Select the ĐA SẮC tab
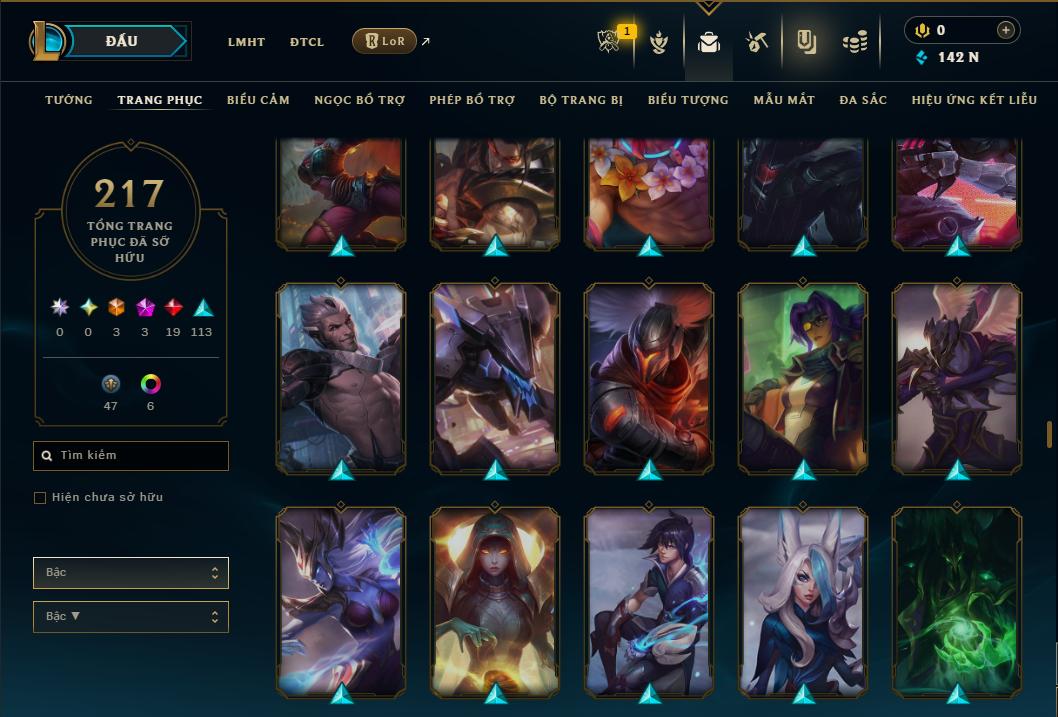 click(x=863, y=100)
